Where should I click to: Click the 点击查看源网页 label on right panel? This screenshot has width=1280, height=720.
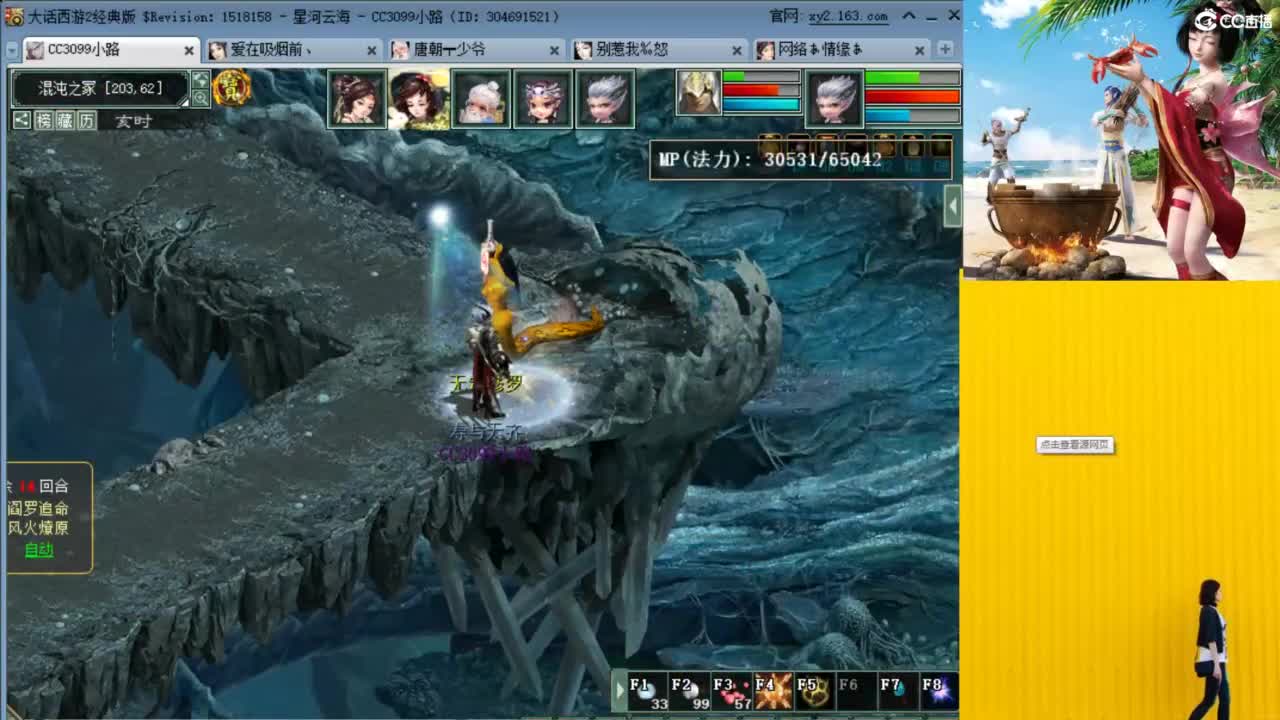tap(1074, 446)
